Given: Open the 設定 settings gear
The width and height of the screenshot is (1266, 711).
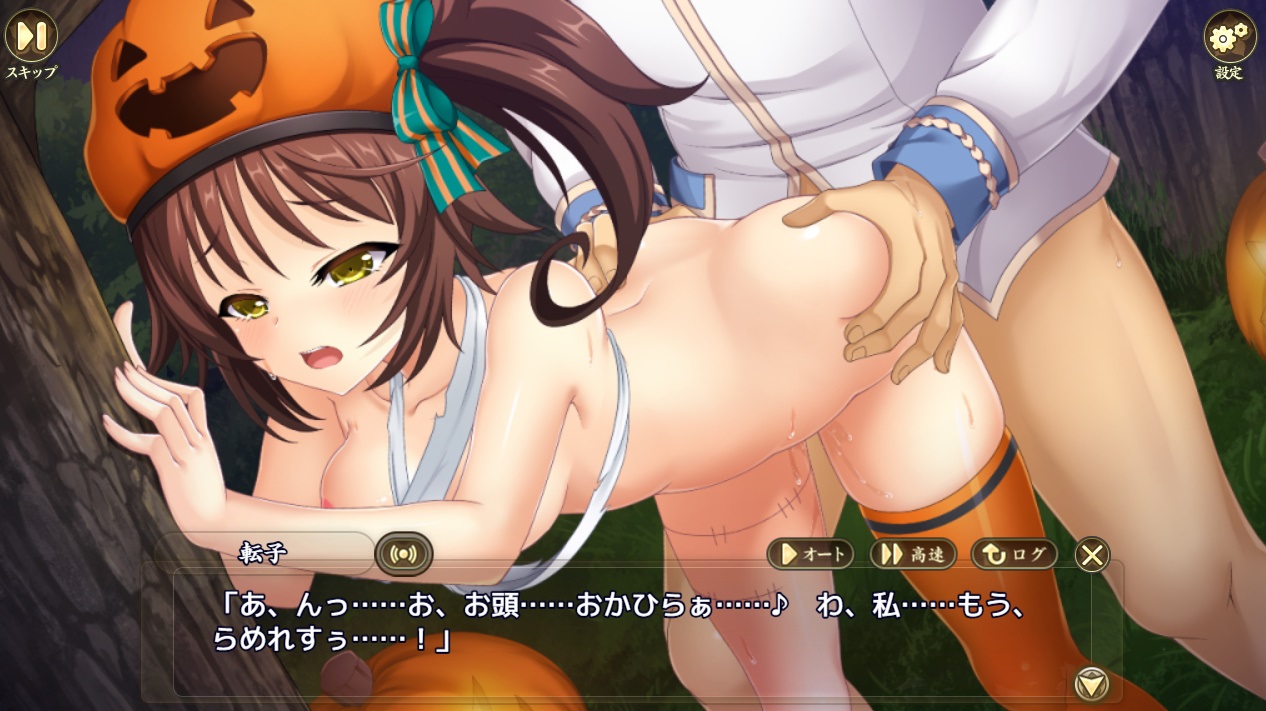Looking at the screenshot, I should click(1229, 38).
